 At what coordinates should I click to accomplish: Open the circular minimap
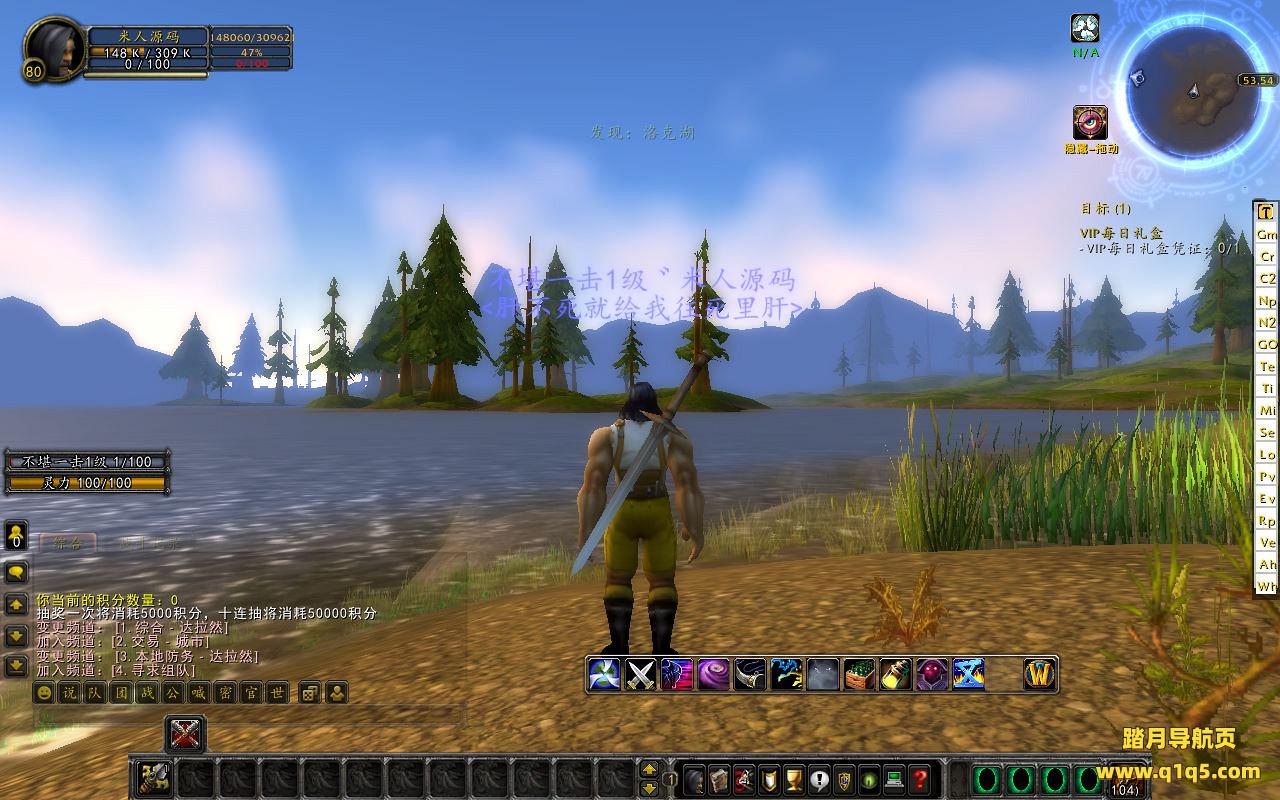1192,92
